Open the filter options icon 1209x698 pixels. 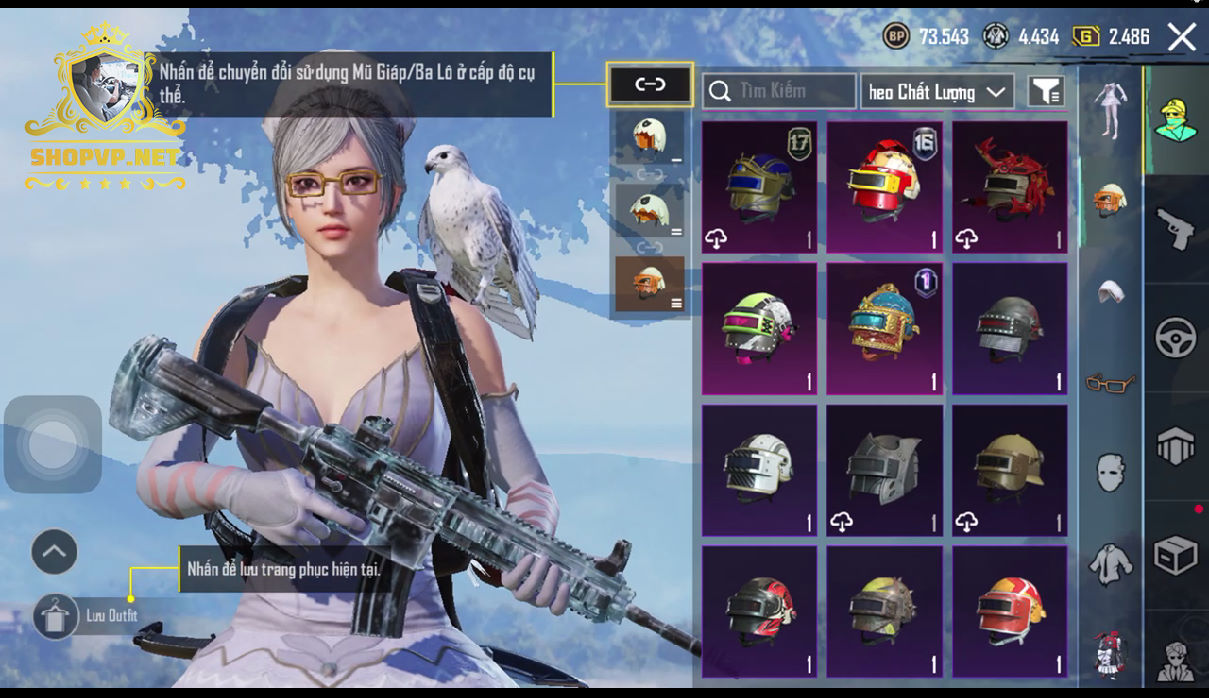[1045, 92]
